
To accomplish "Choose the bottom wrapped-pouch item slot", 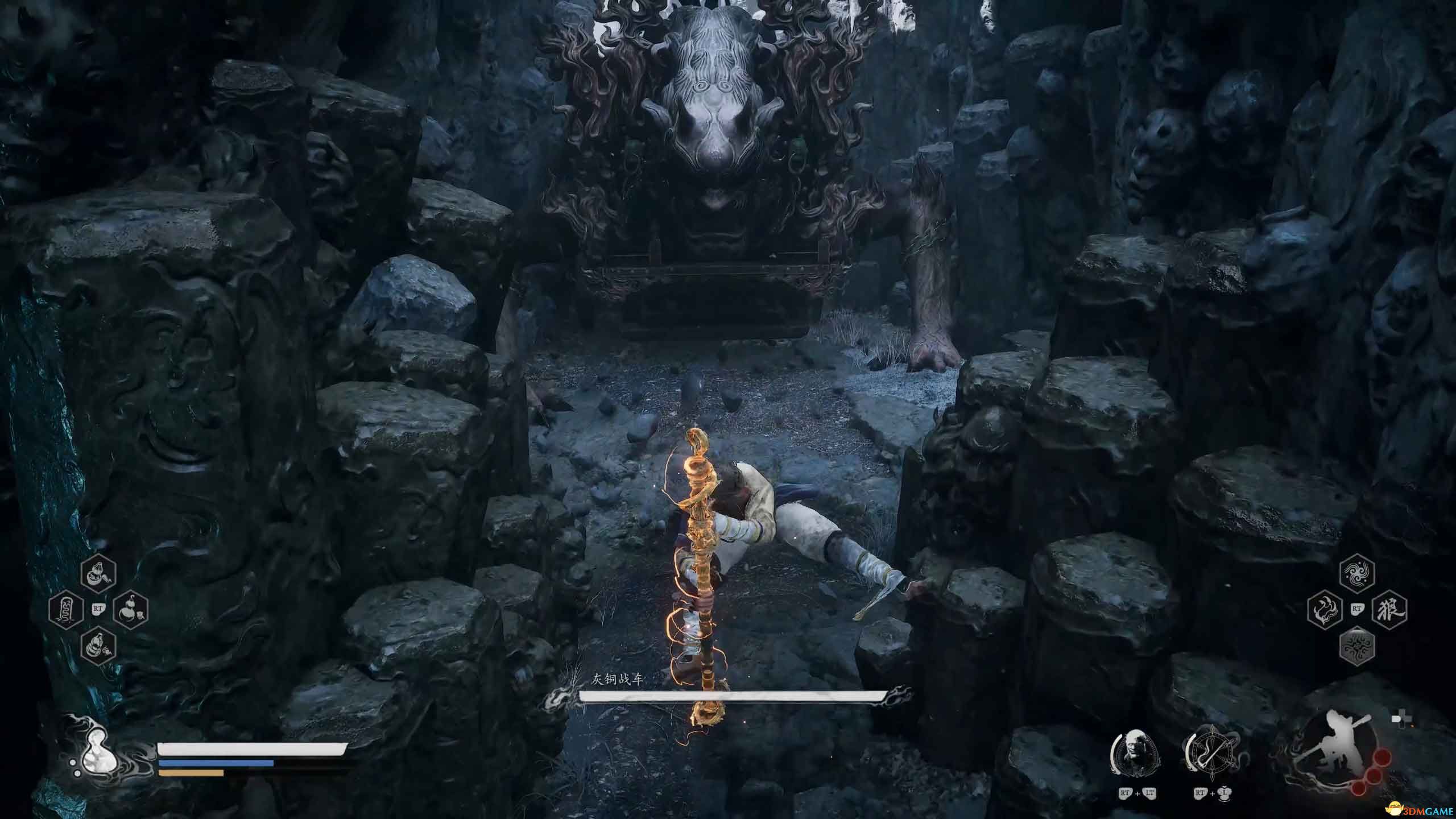I will point(98,645).
